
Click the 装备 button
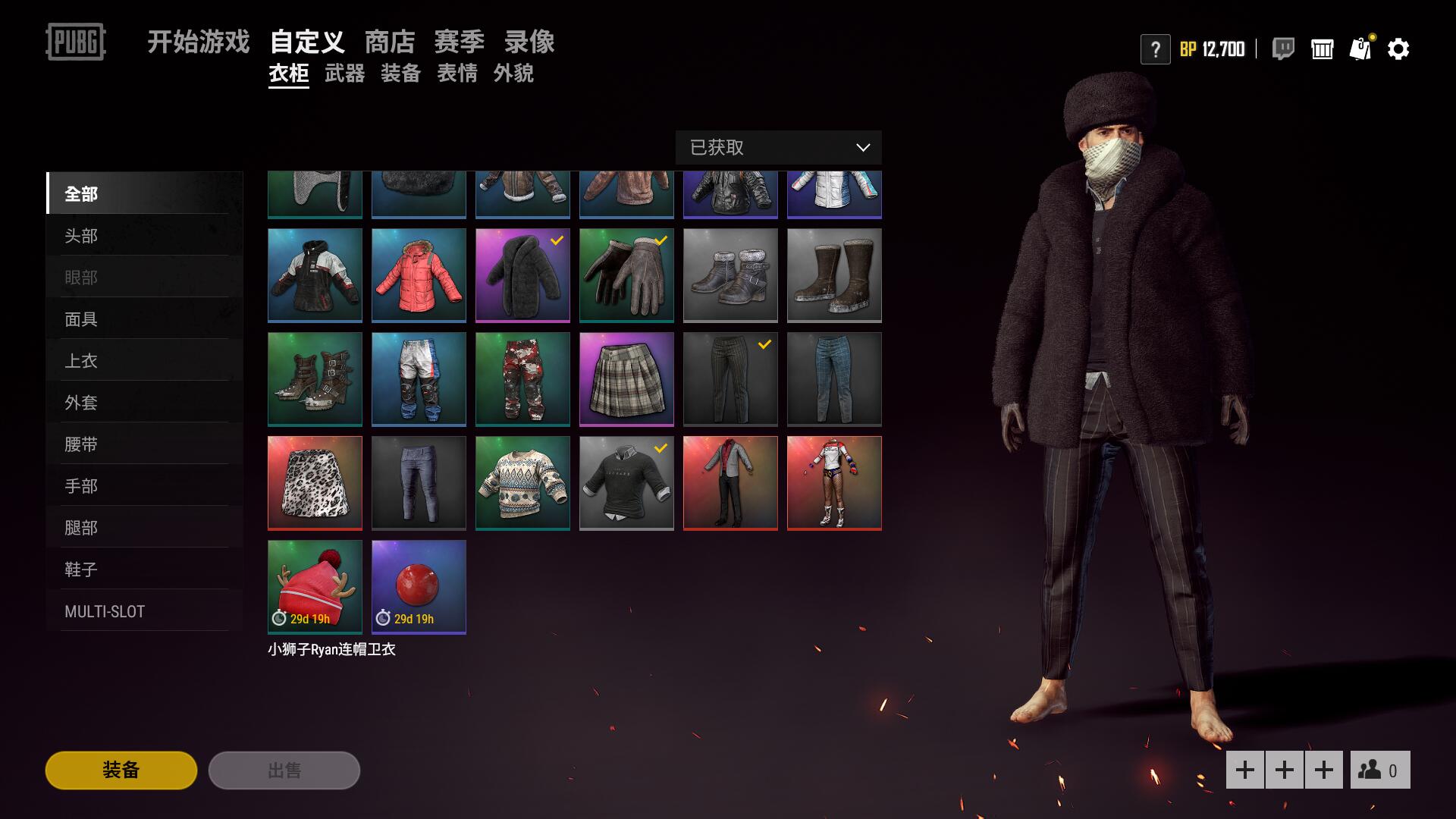(121, 770)
